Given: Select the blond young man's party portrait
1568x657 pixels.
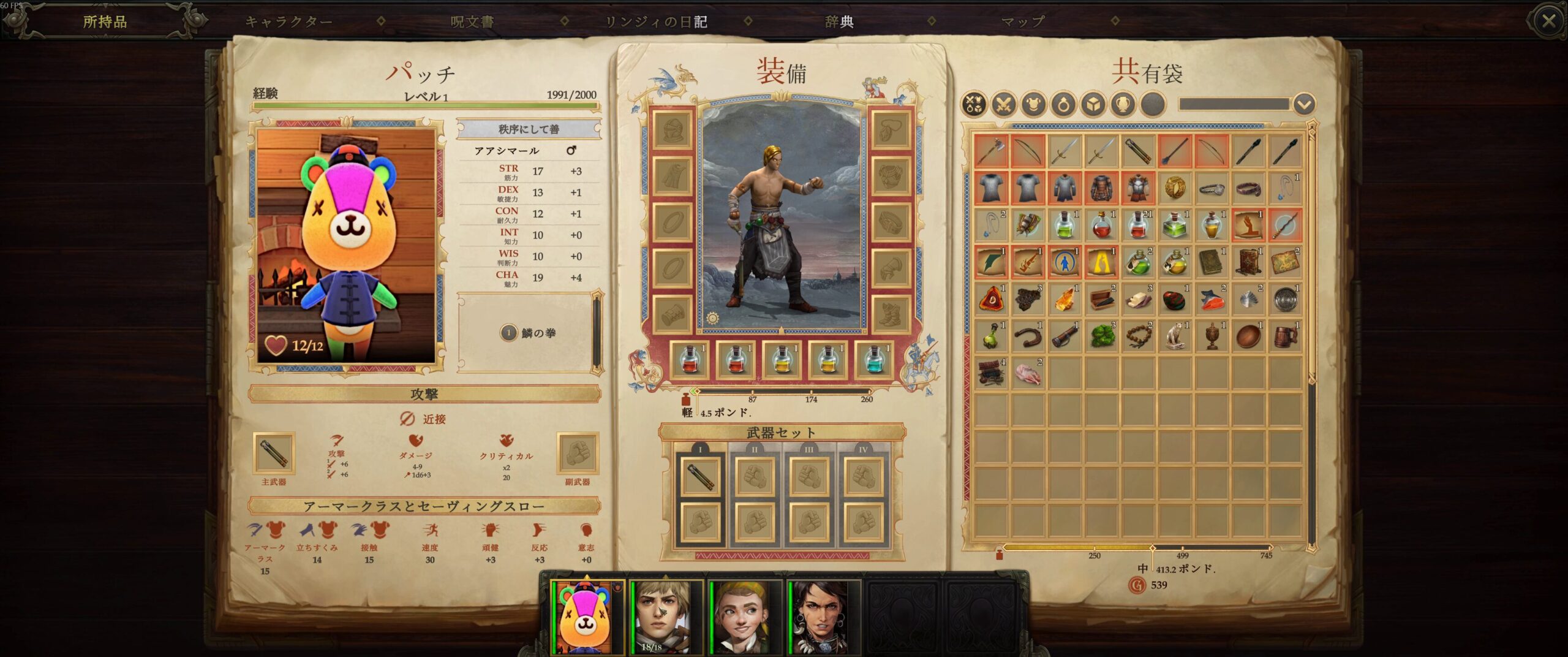Looking at the screenshot, I should click(661, 616).
